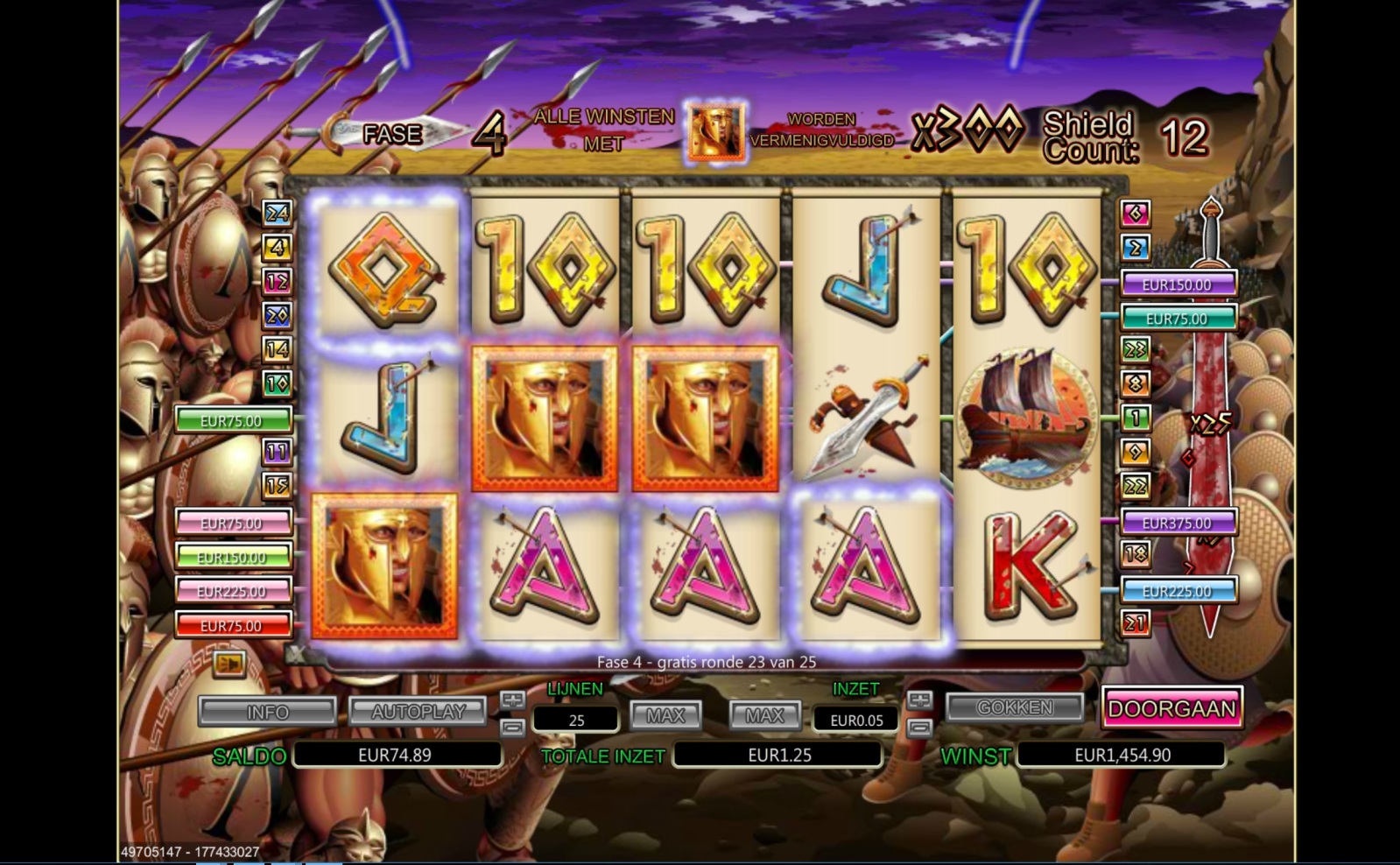Image resolution: width=1400 pixels, height=865 pixels.
Task: Show payline number 18
Action: pos(1136,554)
